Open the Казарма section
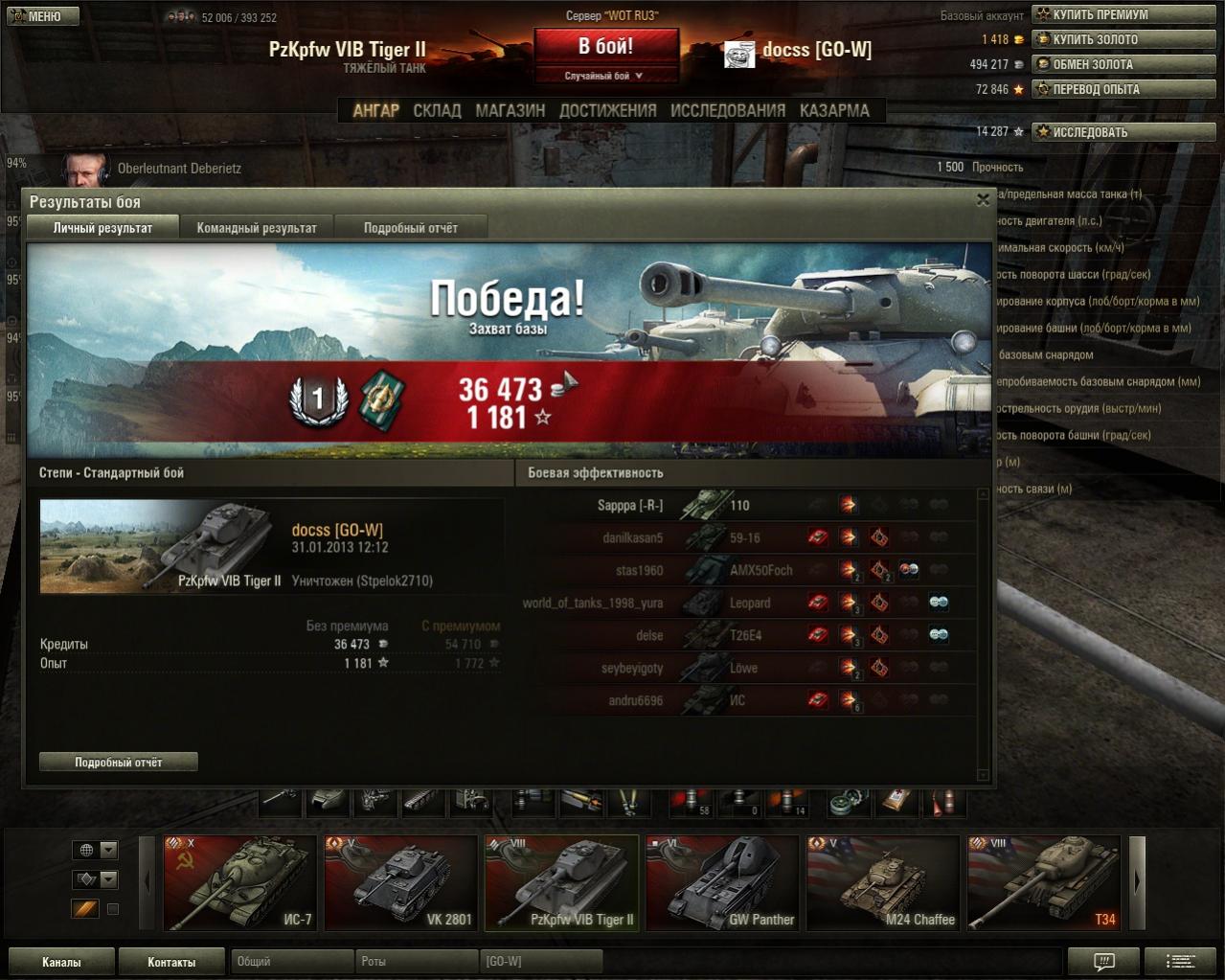The width and height of the screenshot is (1225, 980). coord(834,110)
